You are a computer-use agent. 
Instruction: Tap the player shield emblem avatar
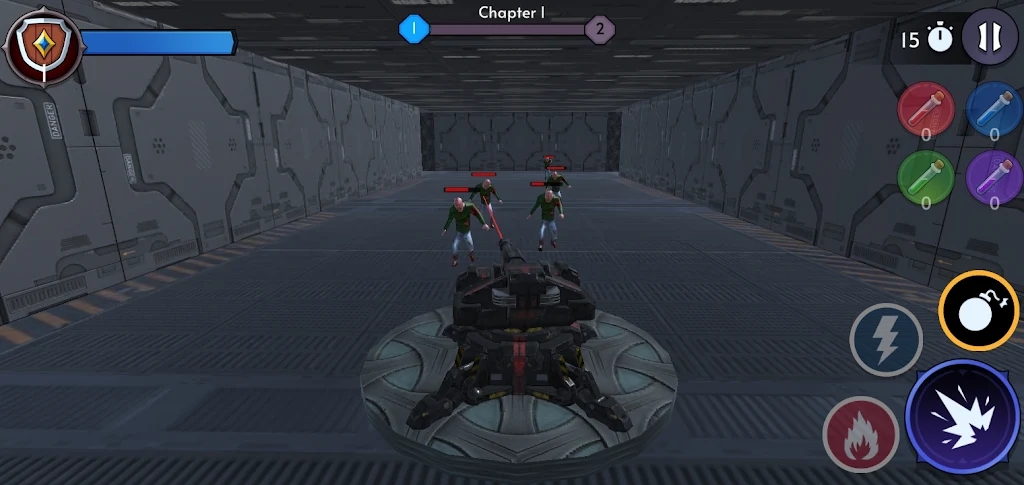coord(43,43)
